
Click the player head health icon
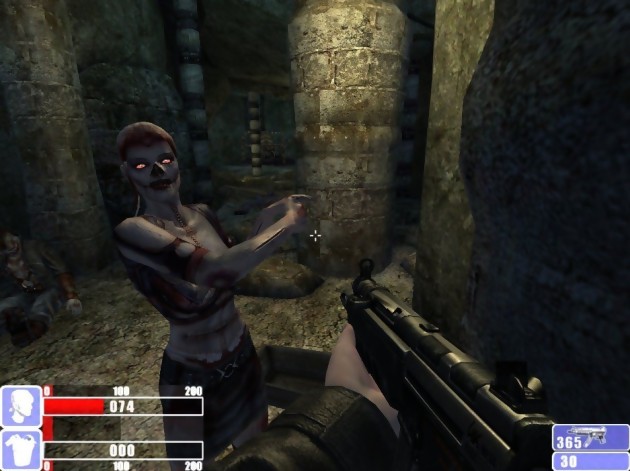point(20,407)
